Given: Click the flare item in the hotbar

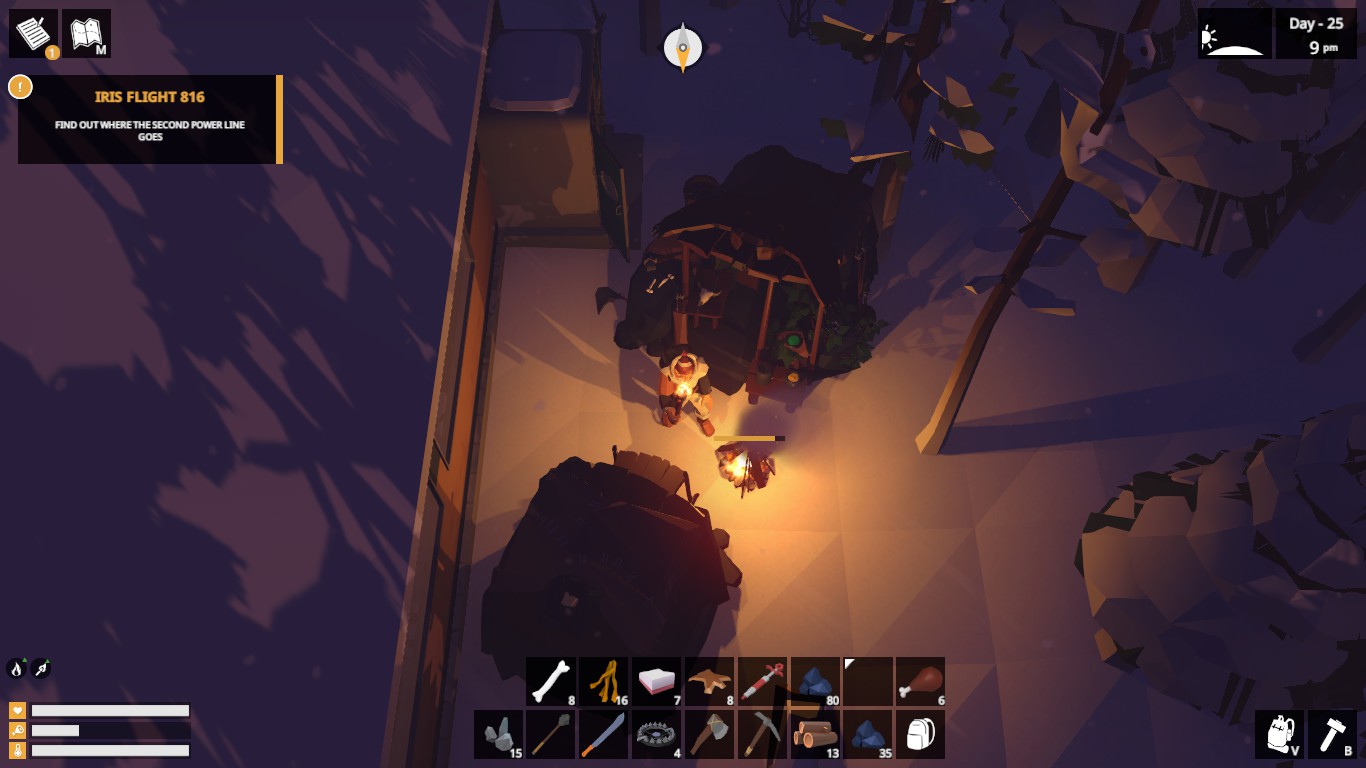Looking at the screenshot, I should (x=763, y=681).
